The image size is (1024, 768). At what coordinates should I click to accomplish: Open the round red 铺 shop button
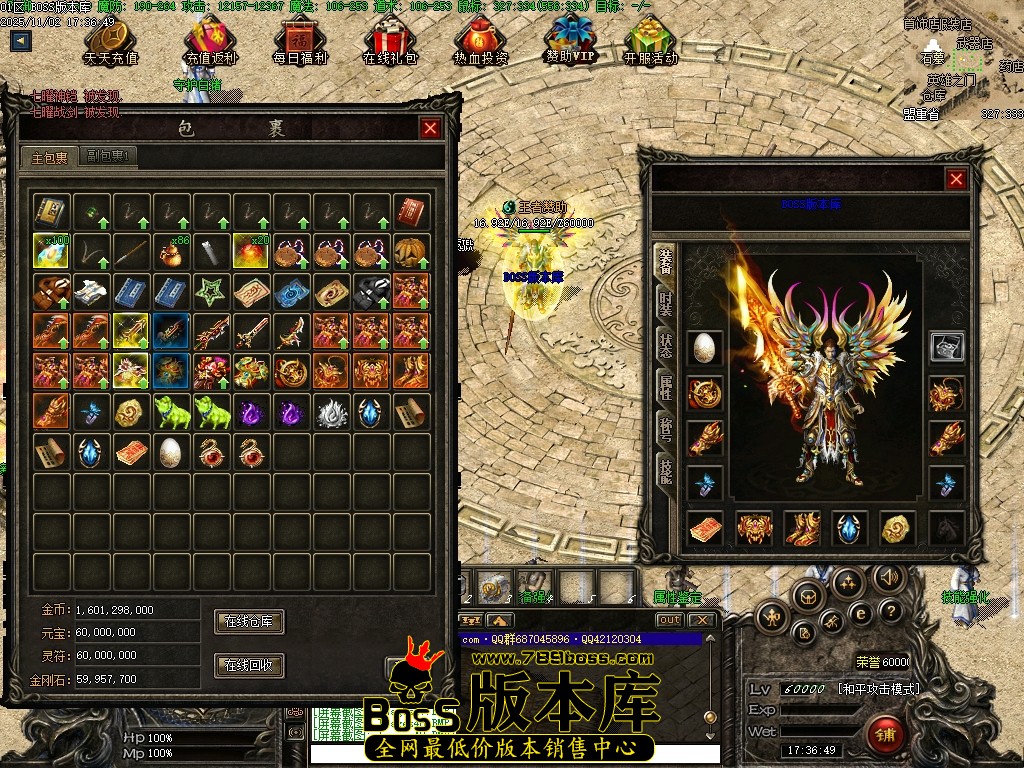point(884,735)
